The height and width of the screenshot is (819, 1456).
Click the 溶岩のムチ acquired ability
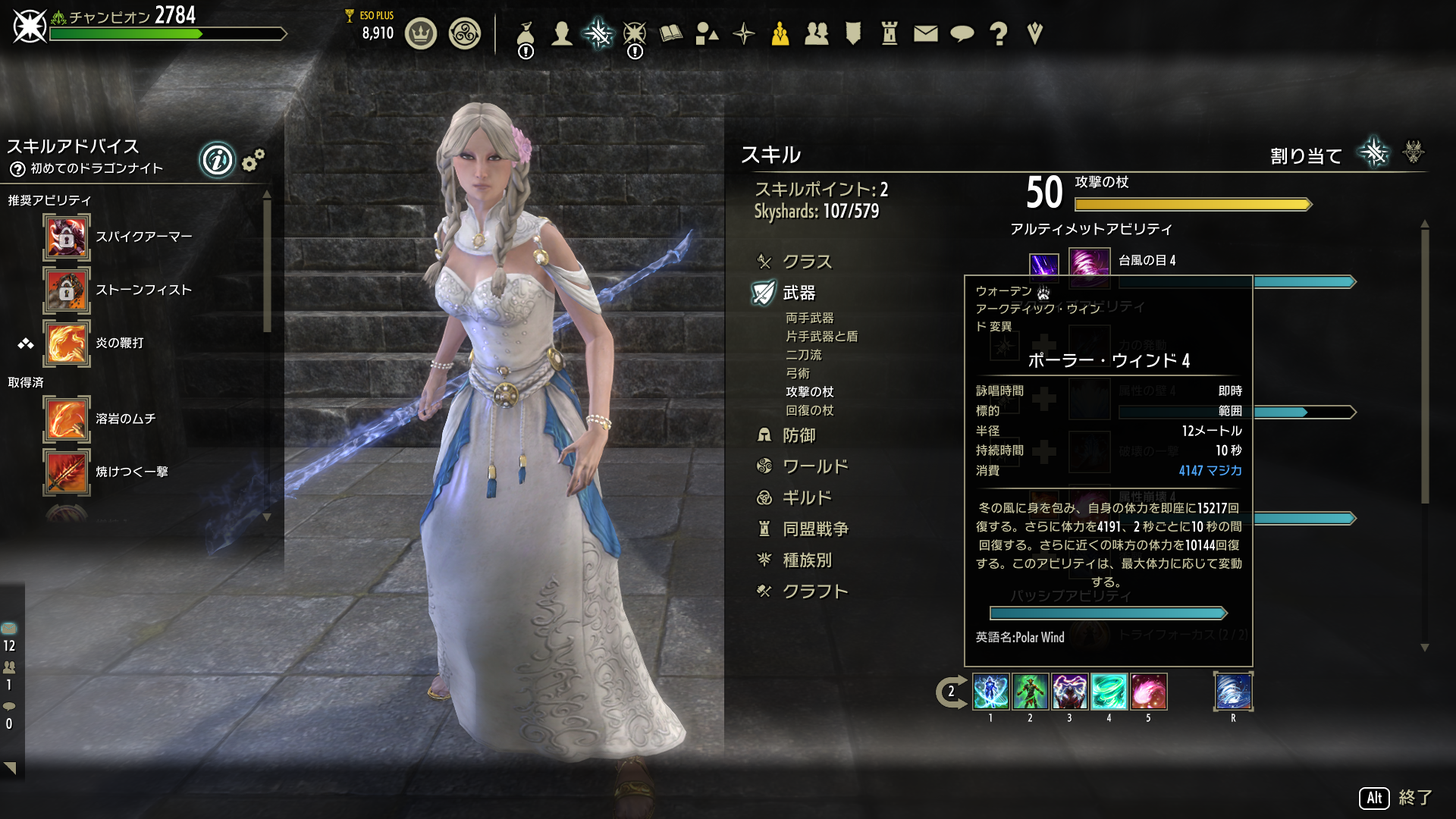tap(67, 419)
